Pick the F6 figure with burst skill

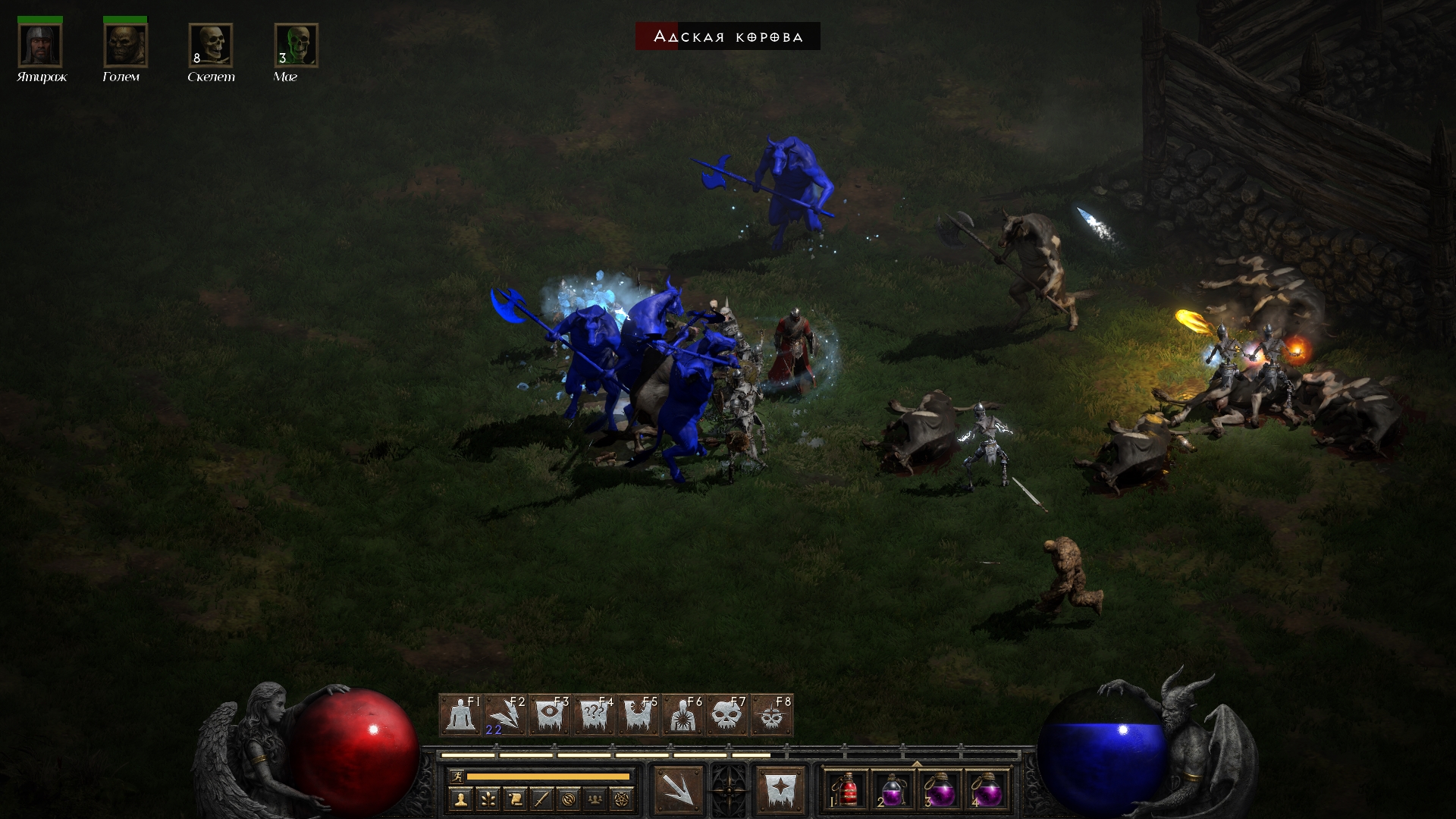point(683,715)
